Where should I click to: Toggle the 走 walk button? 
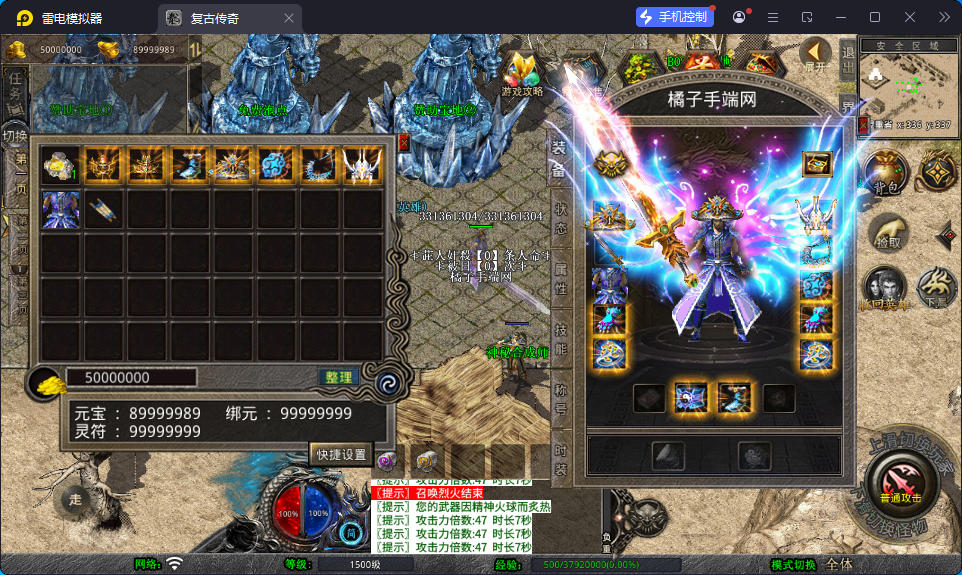pyautogui.click(x=77, y=497)
